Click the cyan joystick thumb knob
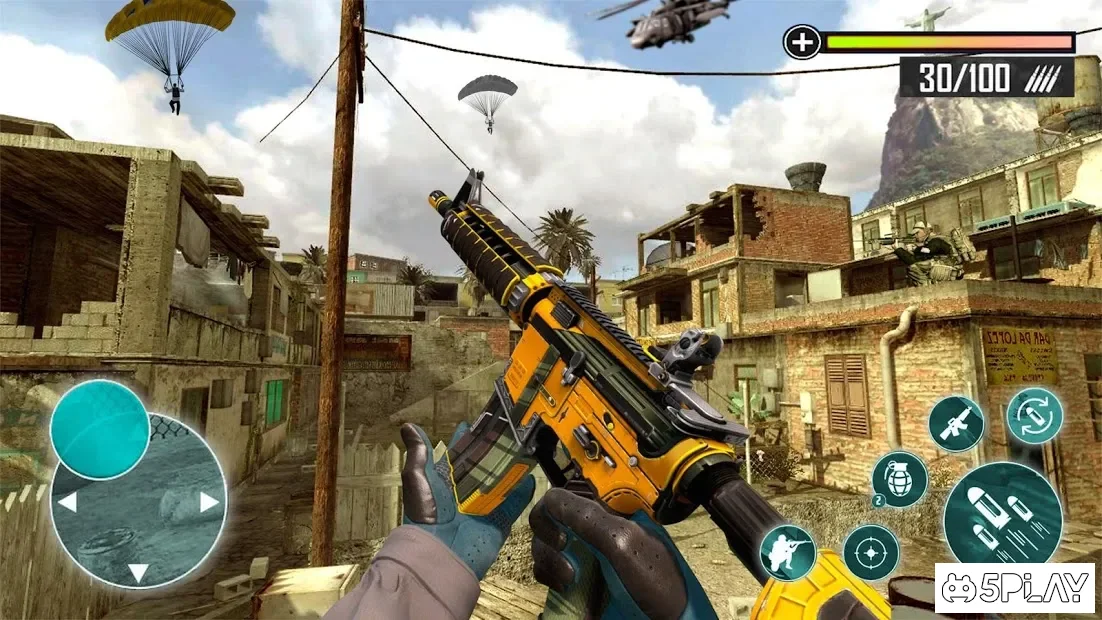 [x=100, y=429]
